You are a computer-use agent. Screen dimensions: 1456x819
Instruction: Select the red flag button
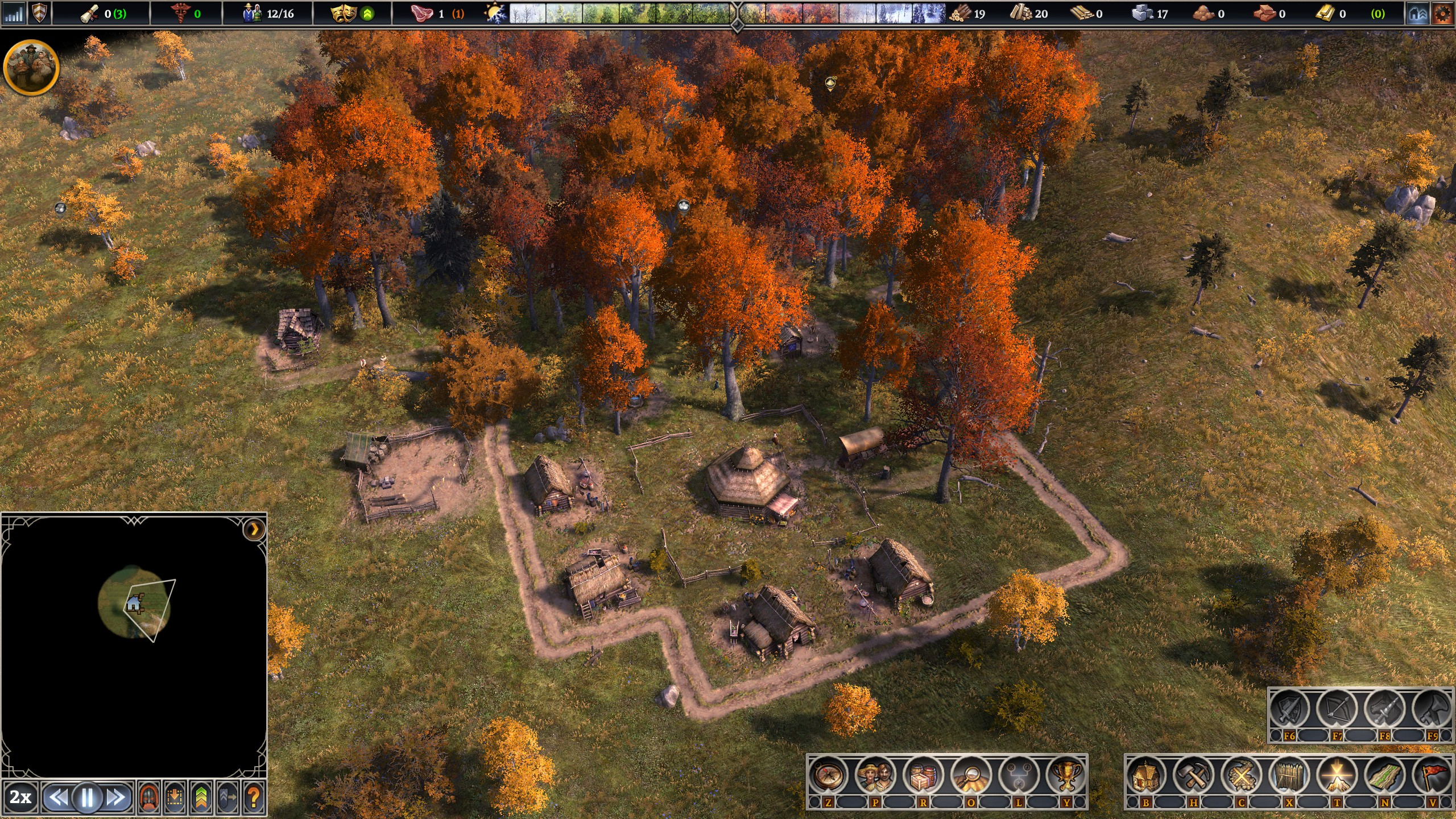click(1433, 776)
